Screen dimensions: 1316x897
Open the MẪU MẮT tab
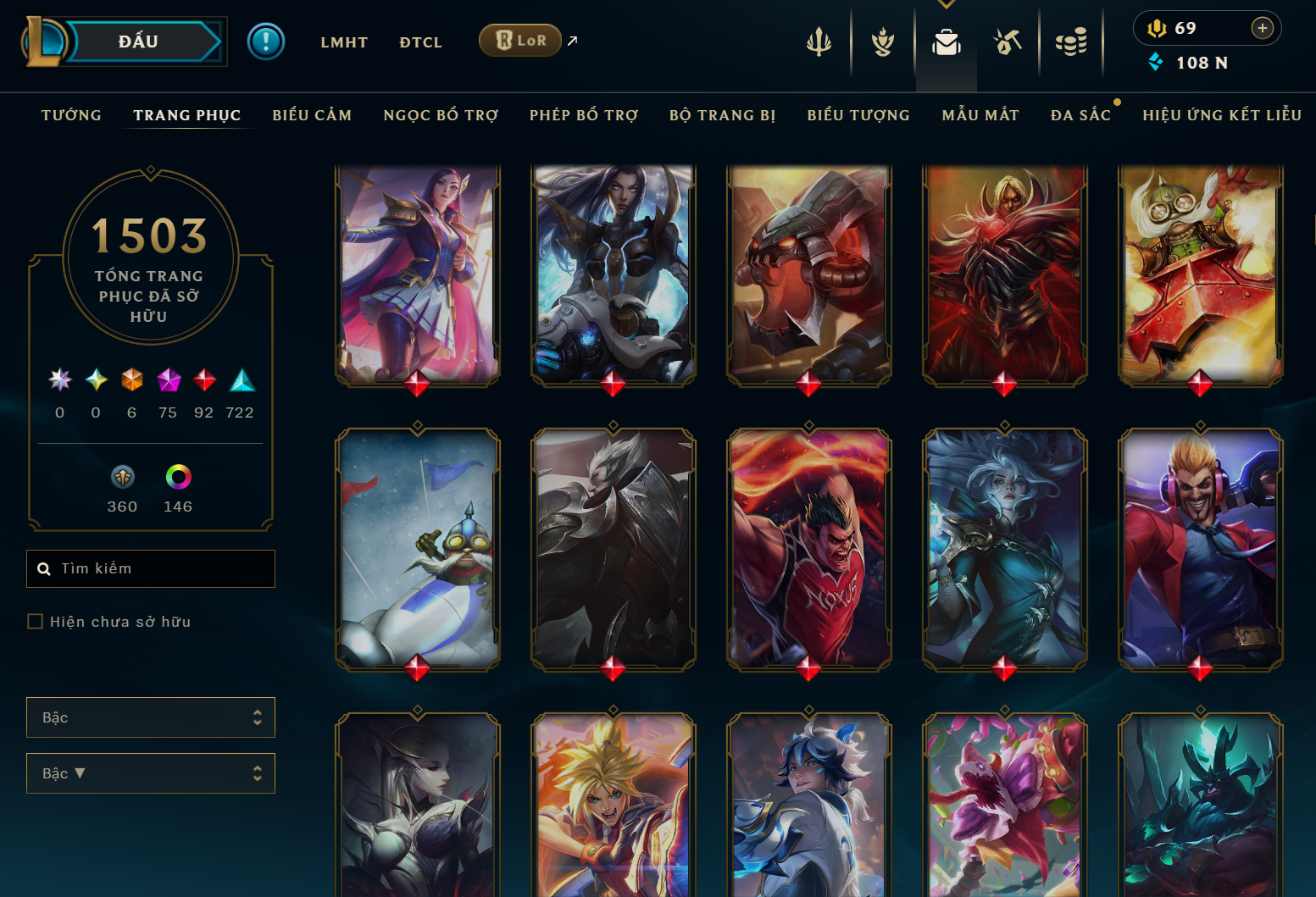tap(980, 115)
